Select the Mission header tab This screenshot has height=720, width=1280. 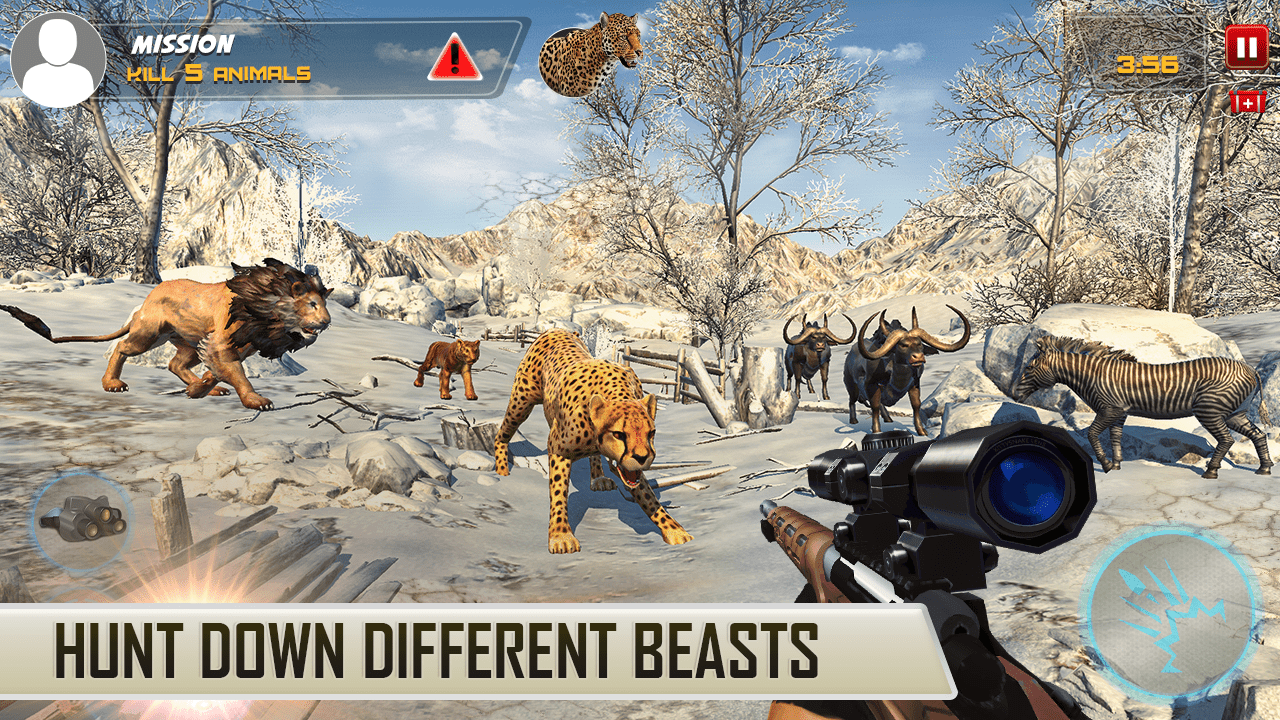point(183,42)
